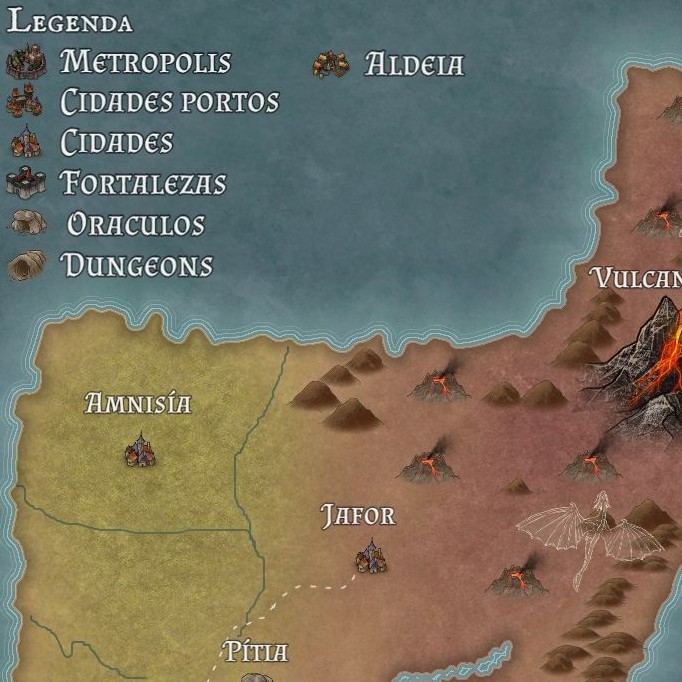
Task: Open the Amnisía city marker
Action: (x=140, y=452)
